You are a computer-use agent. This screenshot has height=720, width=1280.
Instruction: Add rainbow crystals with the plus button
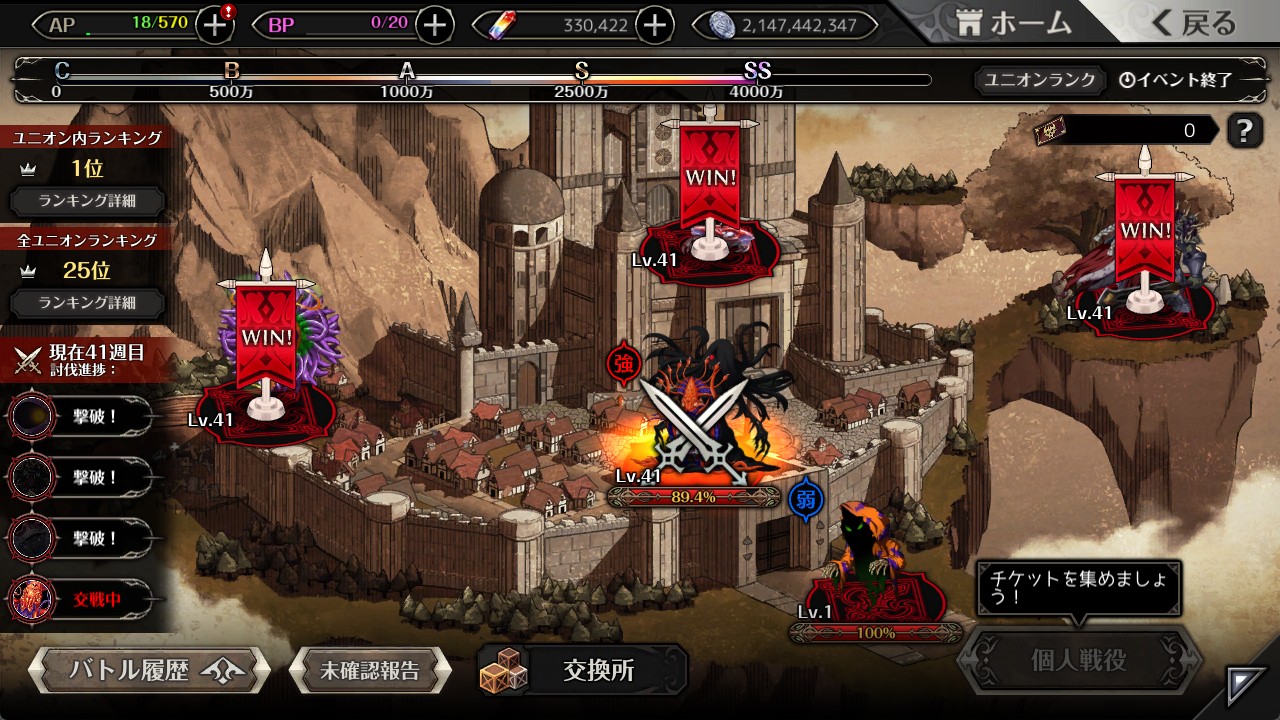[654, 25]
